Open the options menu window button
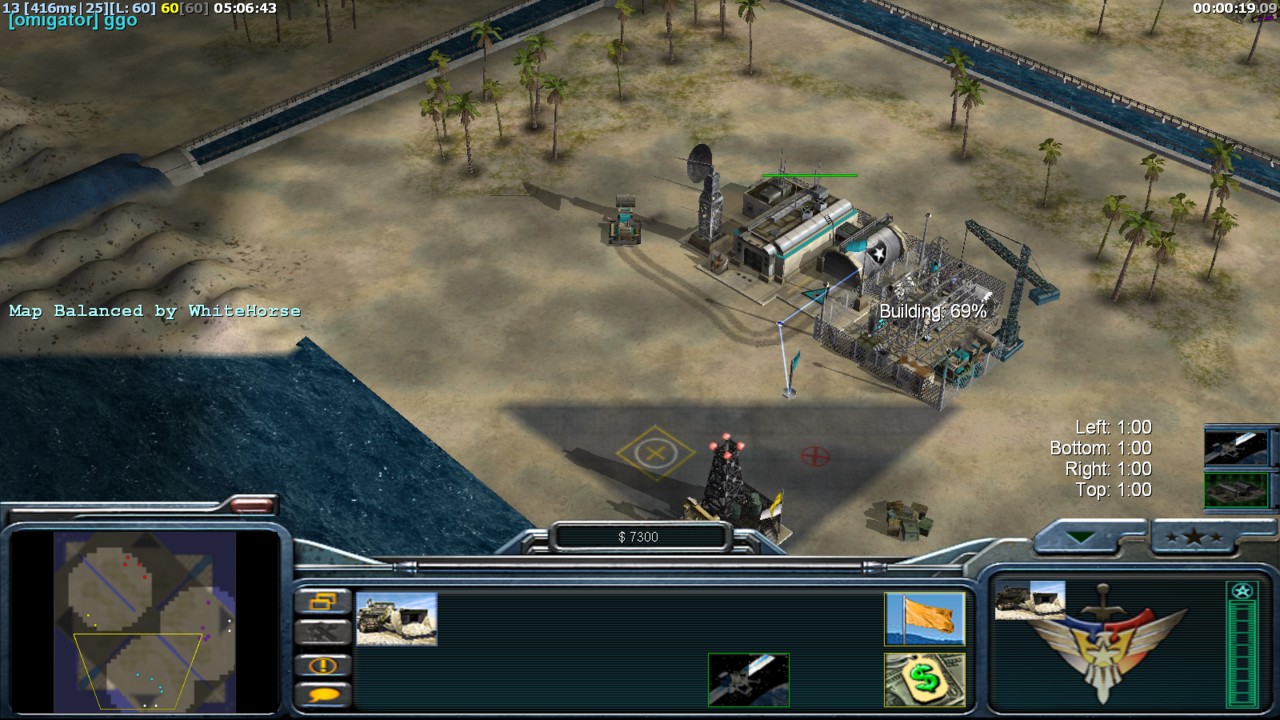 [x=325, y=601]
